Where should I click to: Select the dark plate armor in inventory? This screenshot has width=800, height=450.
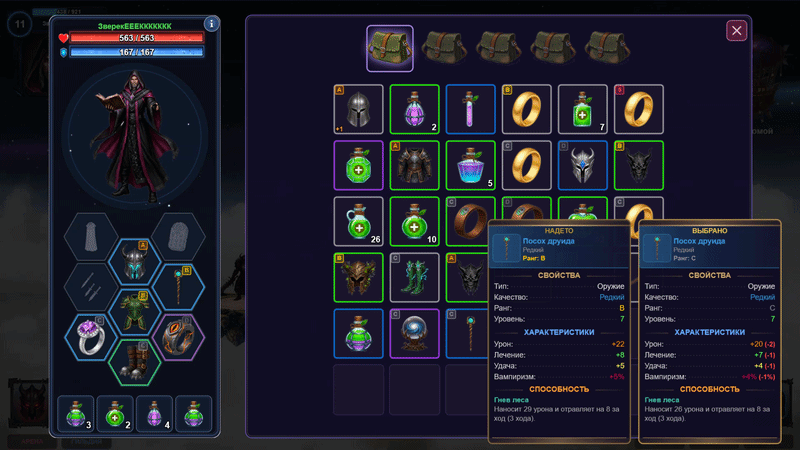[x=414, y=165]
